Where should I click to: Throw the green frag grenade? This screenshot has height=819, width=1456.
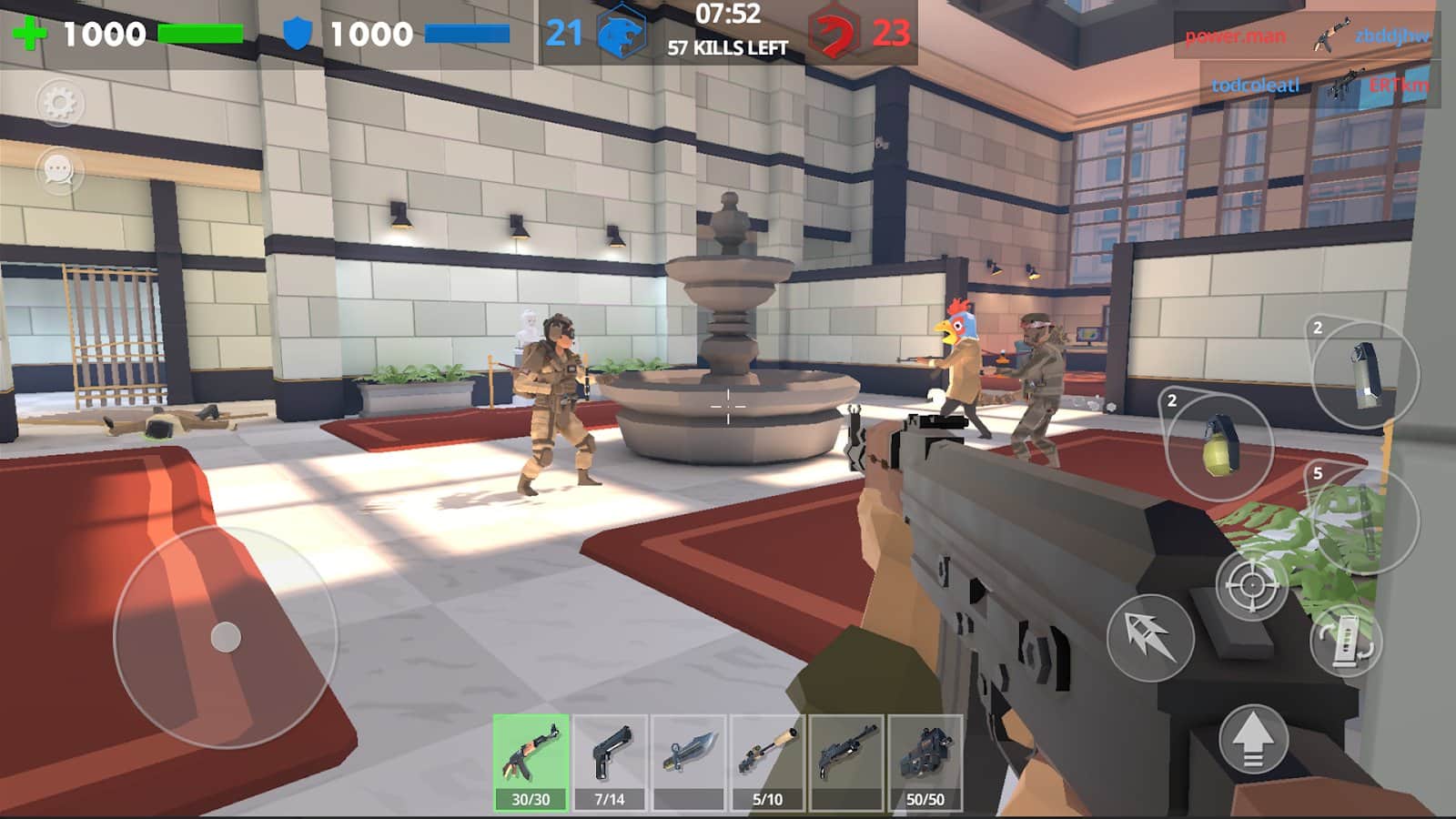(x=1218, y=447)
